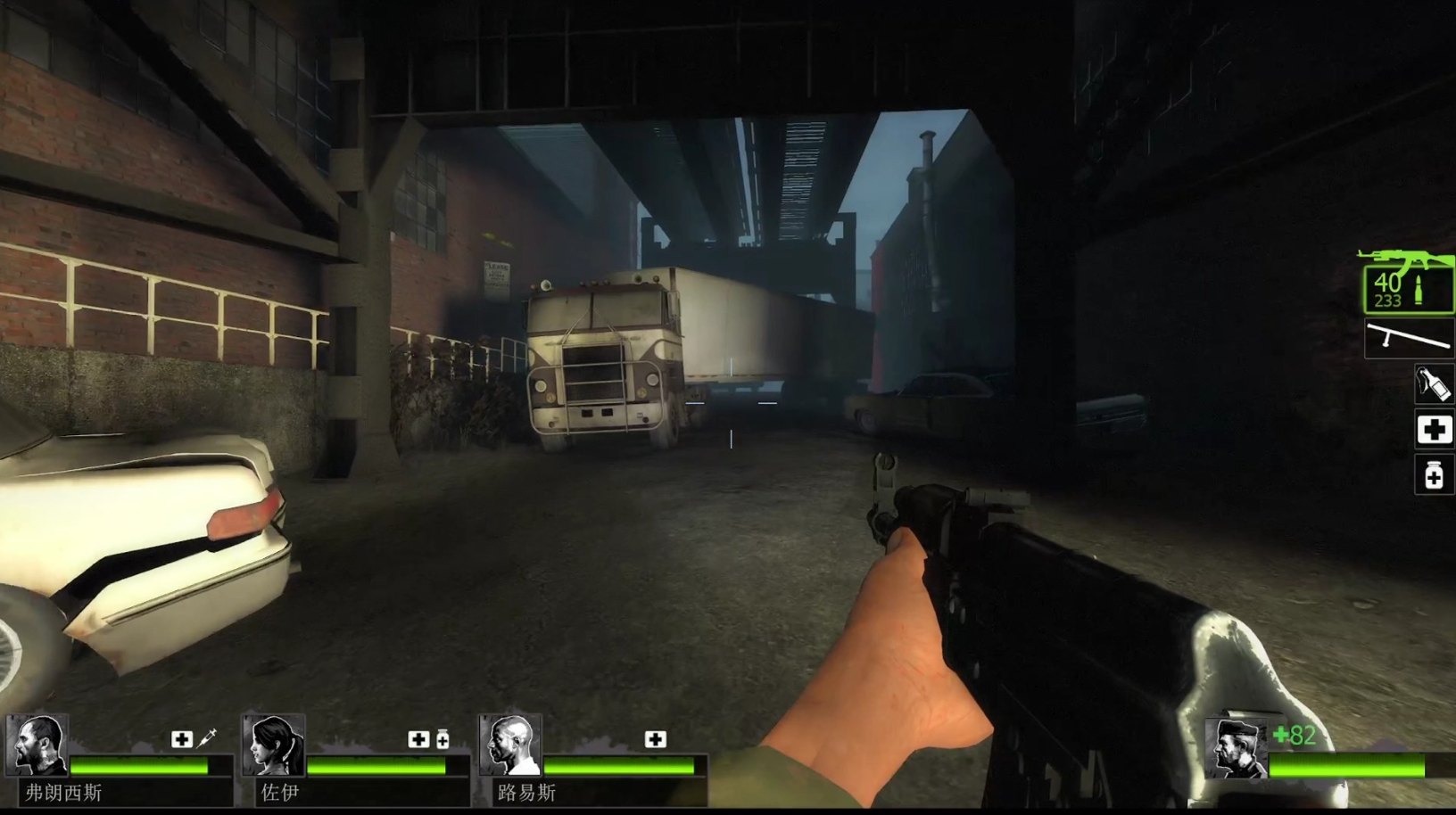
Task: Click 佐伊's pain pills icon
Action: pyautogui.click(x=443, y=739)
